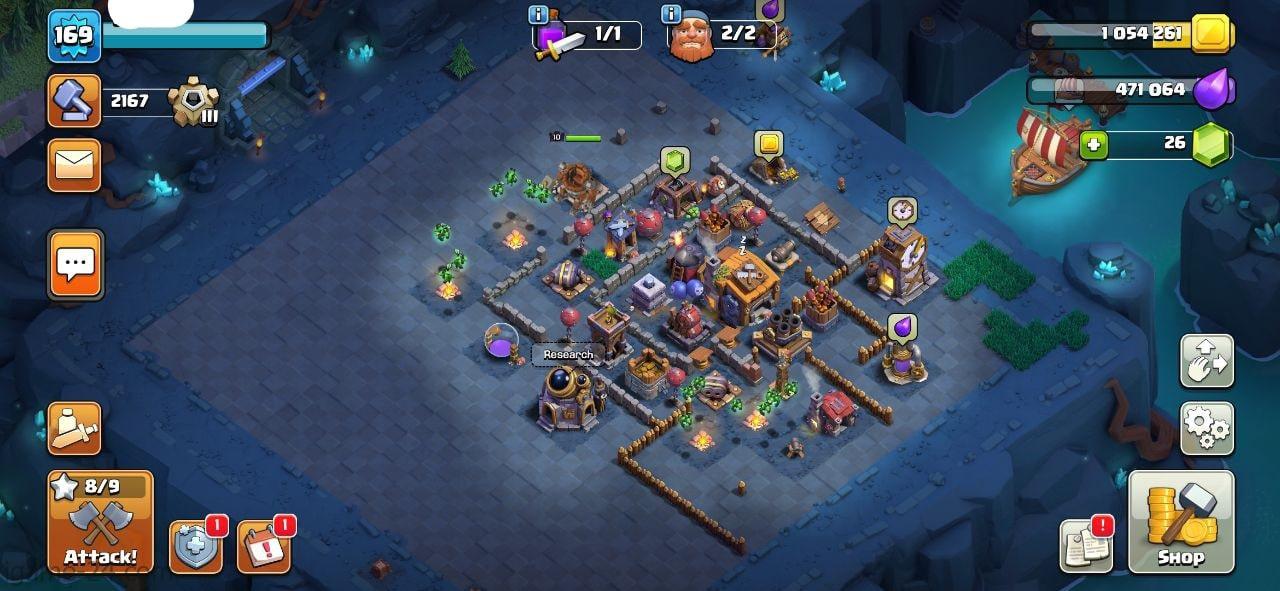
Task: Open the mail envelope inbox
Action: 74,165
